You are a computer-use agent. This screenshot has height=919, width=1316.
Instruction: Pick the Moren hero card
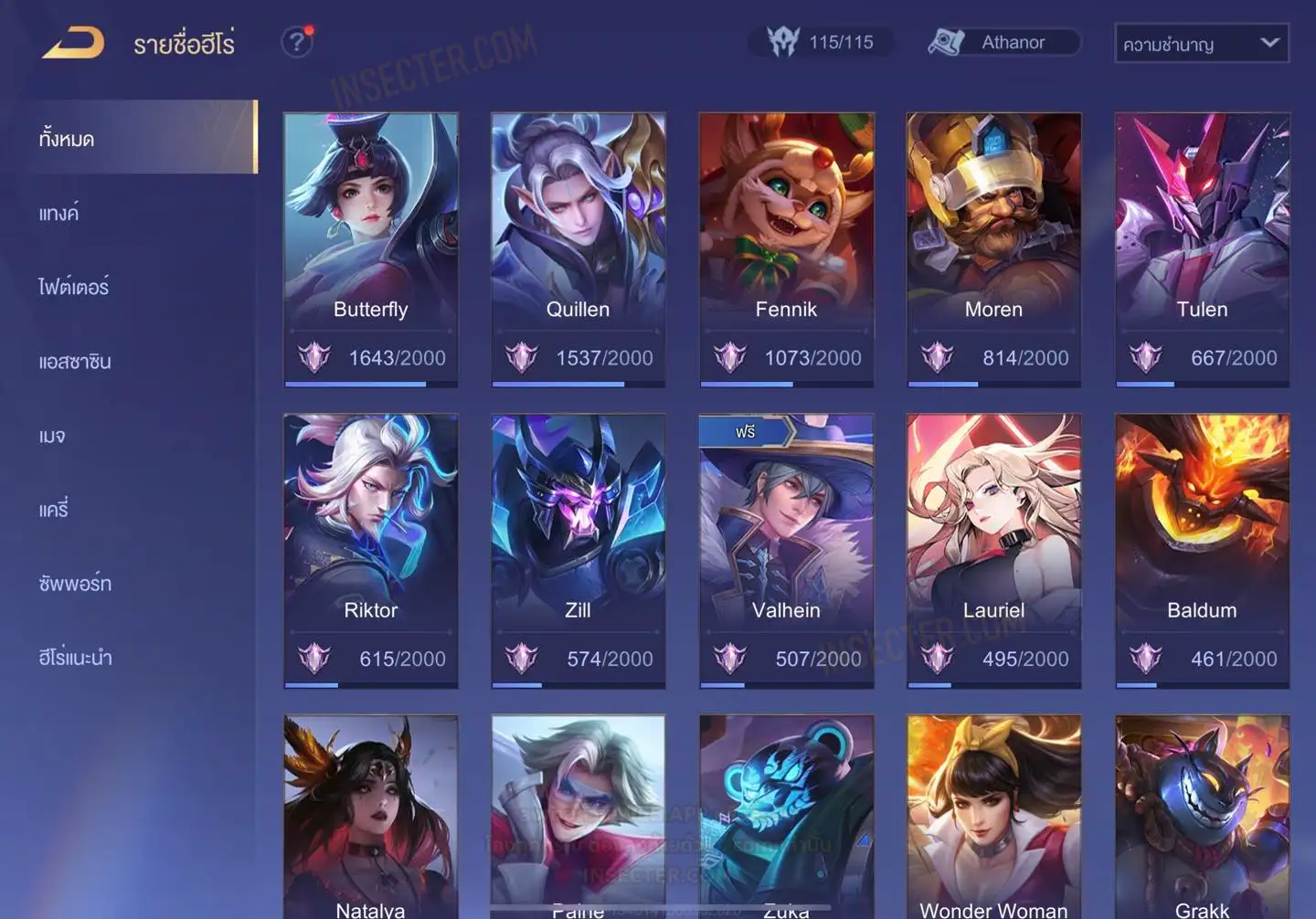click(x=993, y=248)
